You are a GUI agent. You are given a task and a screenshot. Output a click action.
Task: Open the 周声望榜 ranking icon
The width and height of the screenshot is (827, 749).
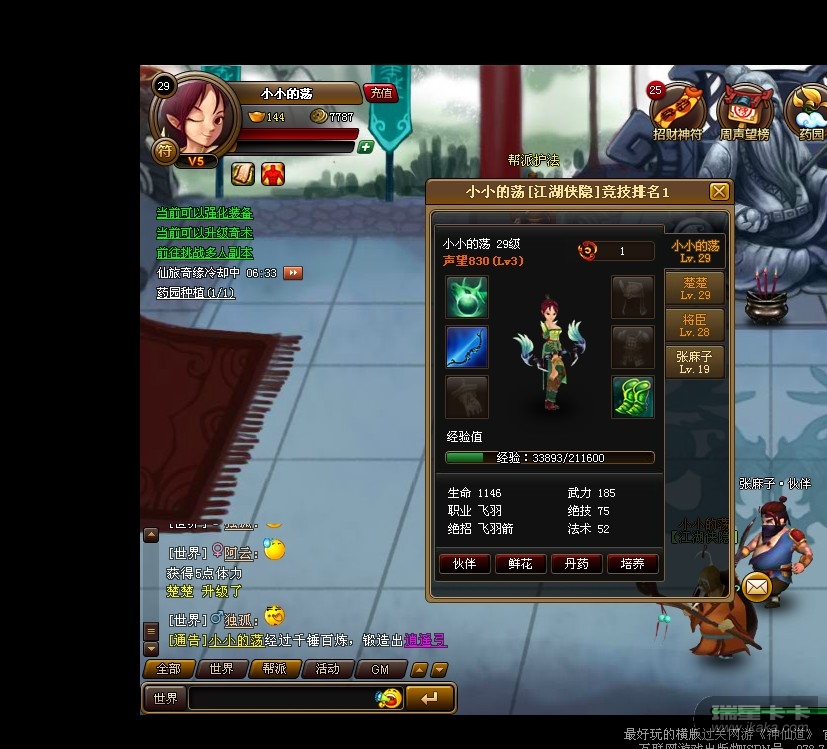click(x=744, y=110)
